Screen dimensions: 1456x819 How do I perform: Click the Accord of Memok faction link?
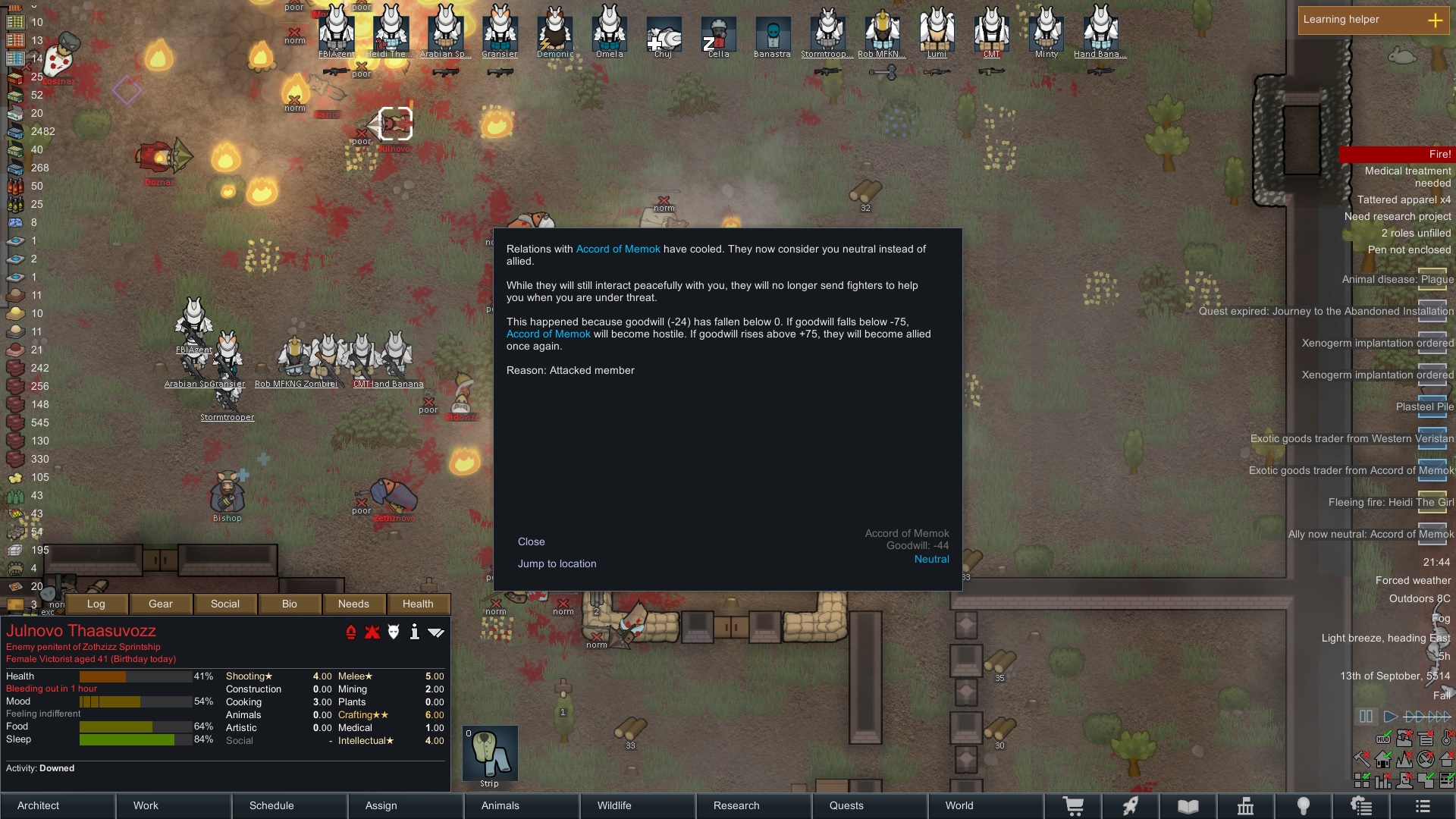618,249
